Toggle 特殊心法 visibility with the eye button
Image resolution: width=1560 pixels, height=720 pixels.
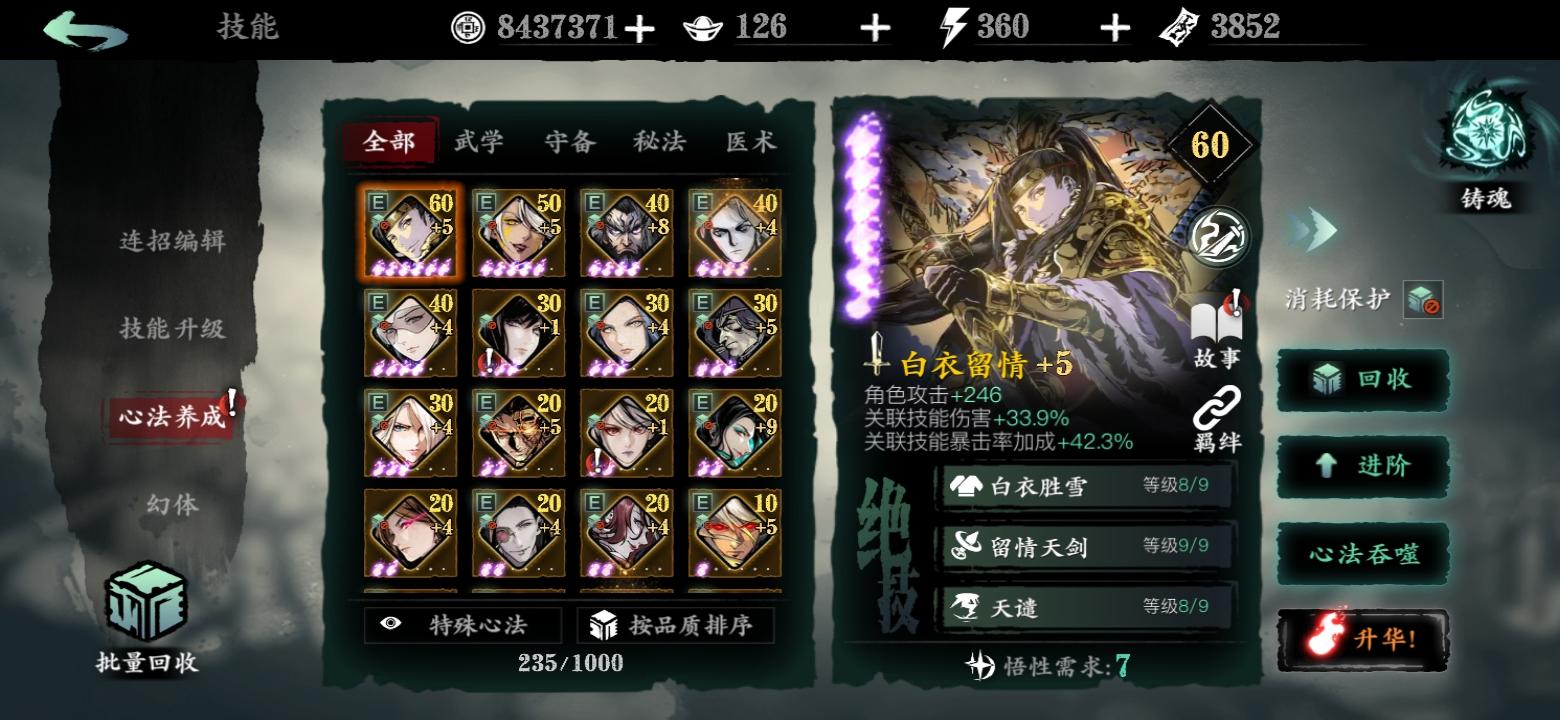(x=463, y=624)
